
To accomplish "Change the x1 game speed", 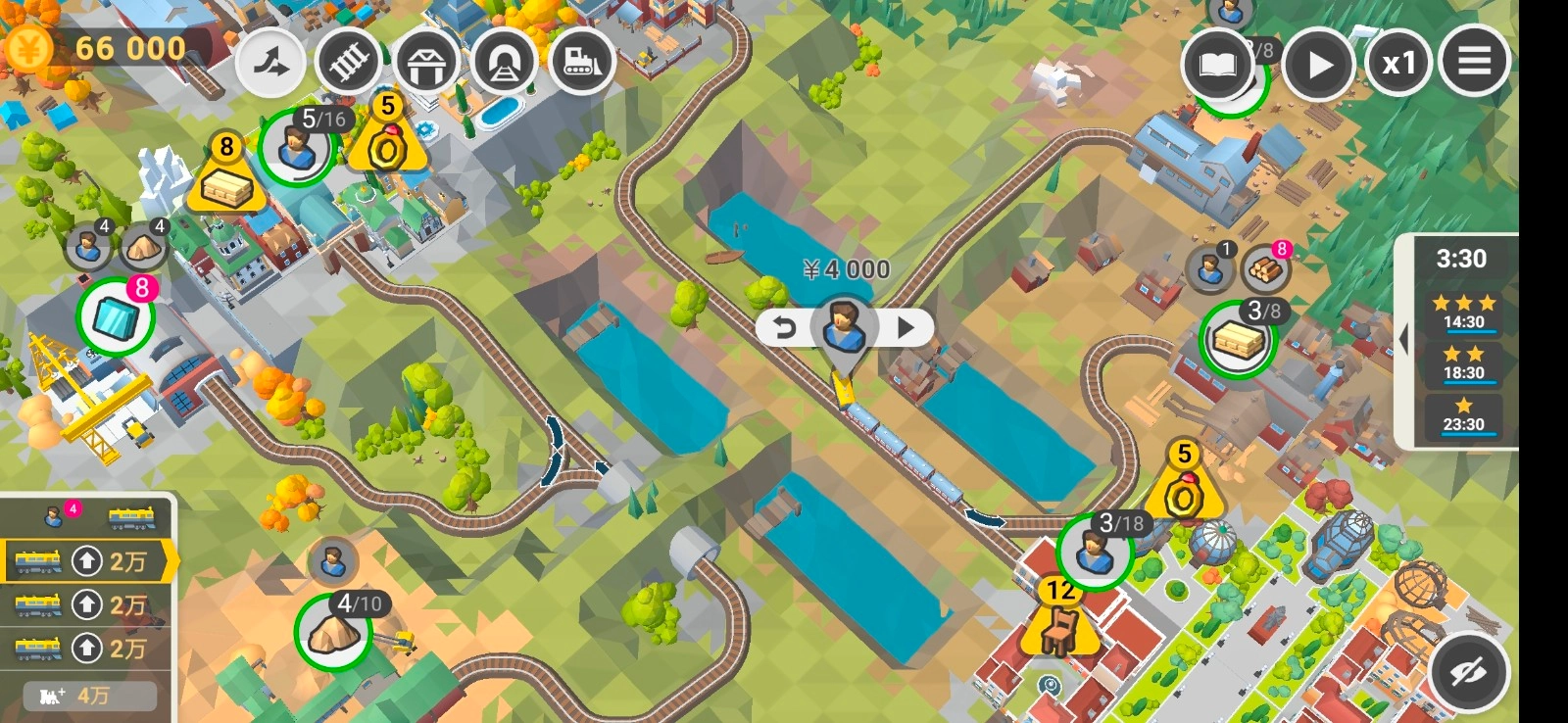I will click(x=1398, y=65).
